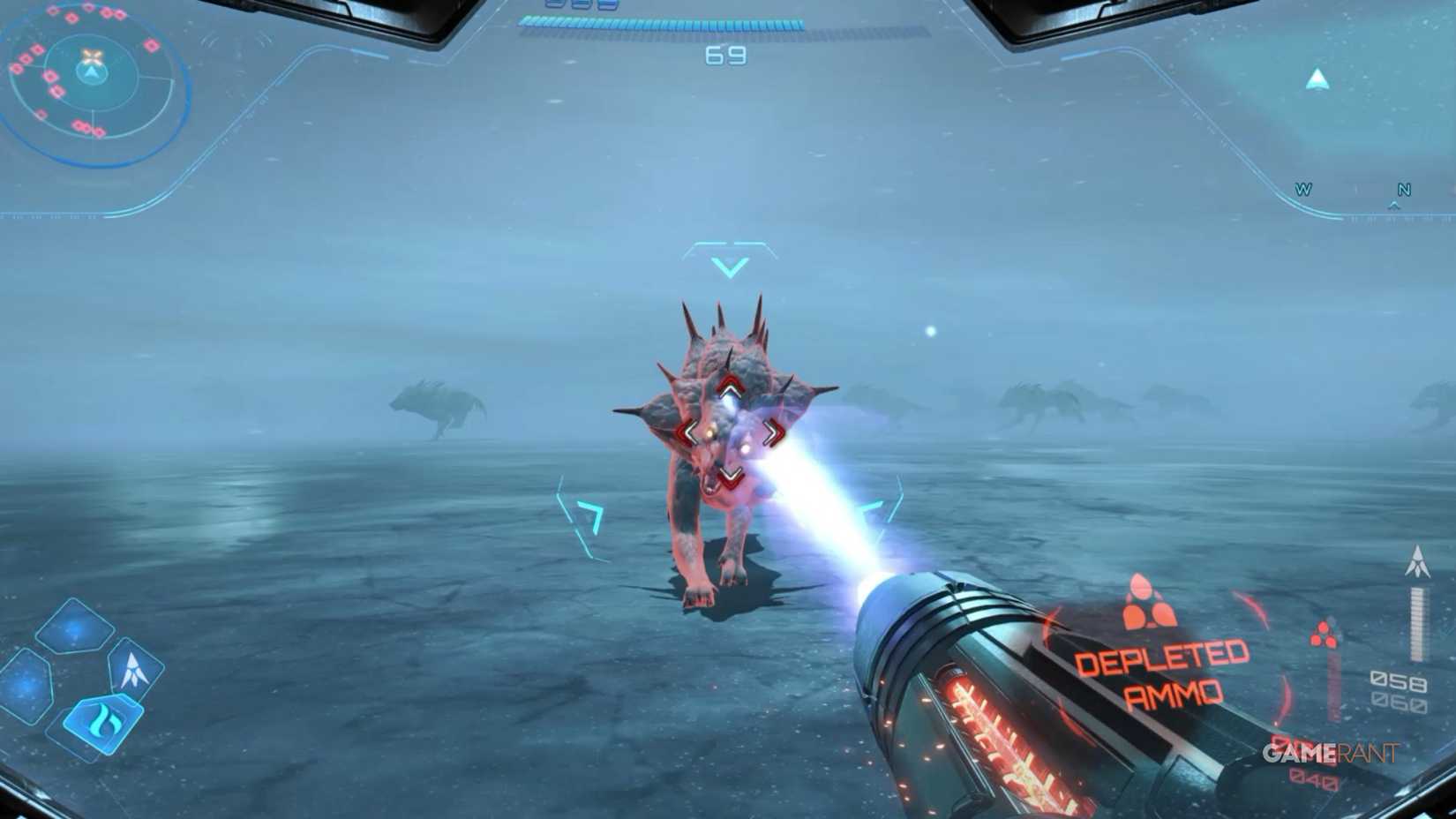Click the right red targeting chevron on the creature
The height and width of the screenshot is (819, 1456).
point(774,432)
